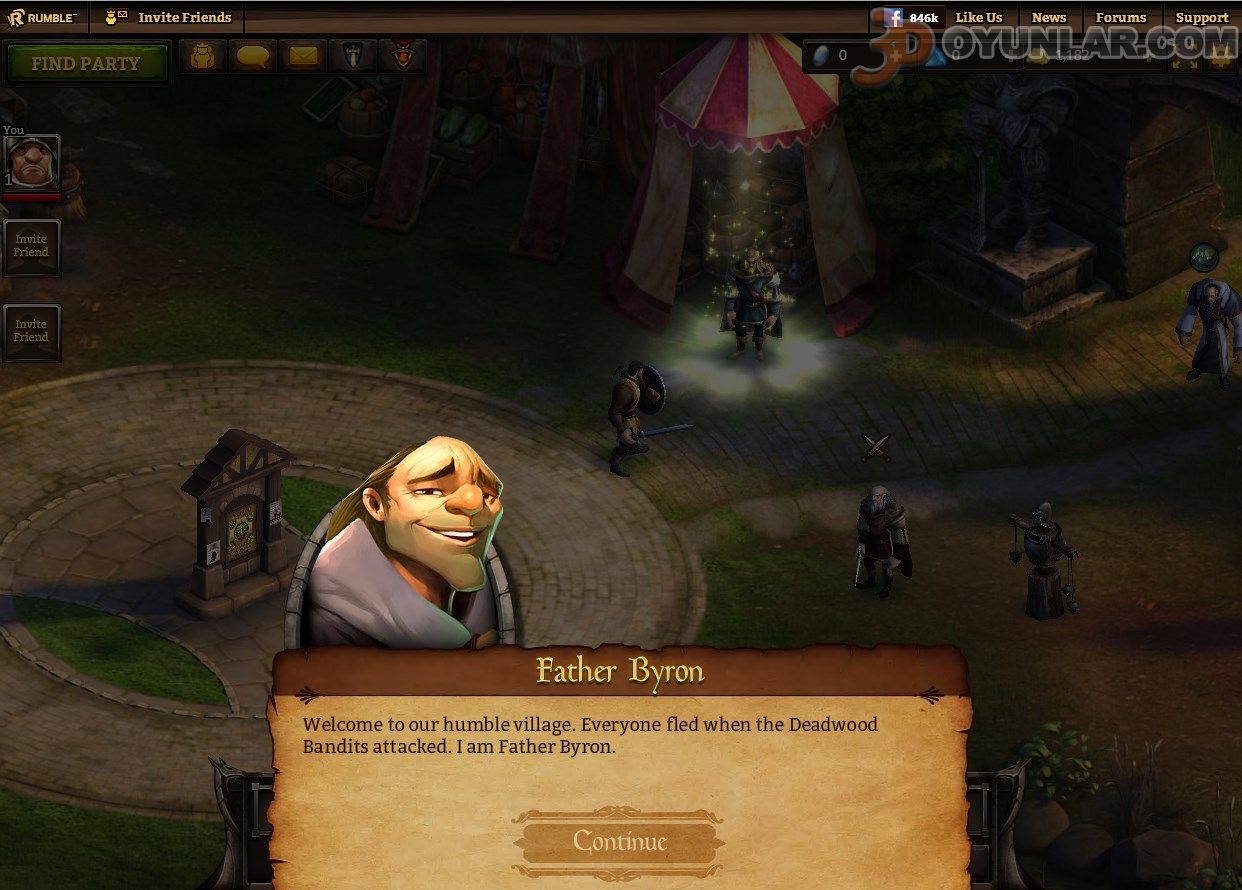Screen dimensions: 1242x890
Task: Open the Support page
Action: [x=1201, y=17]
